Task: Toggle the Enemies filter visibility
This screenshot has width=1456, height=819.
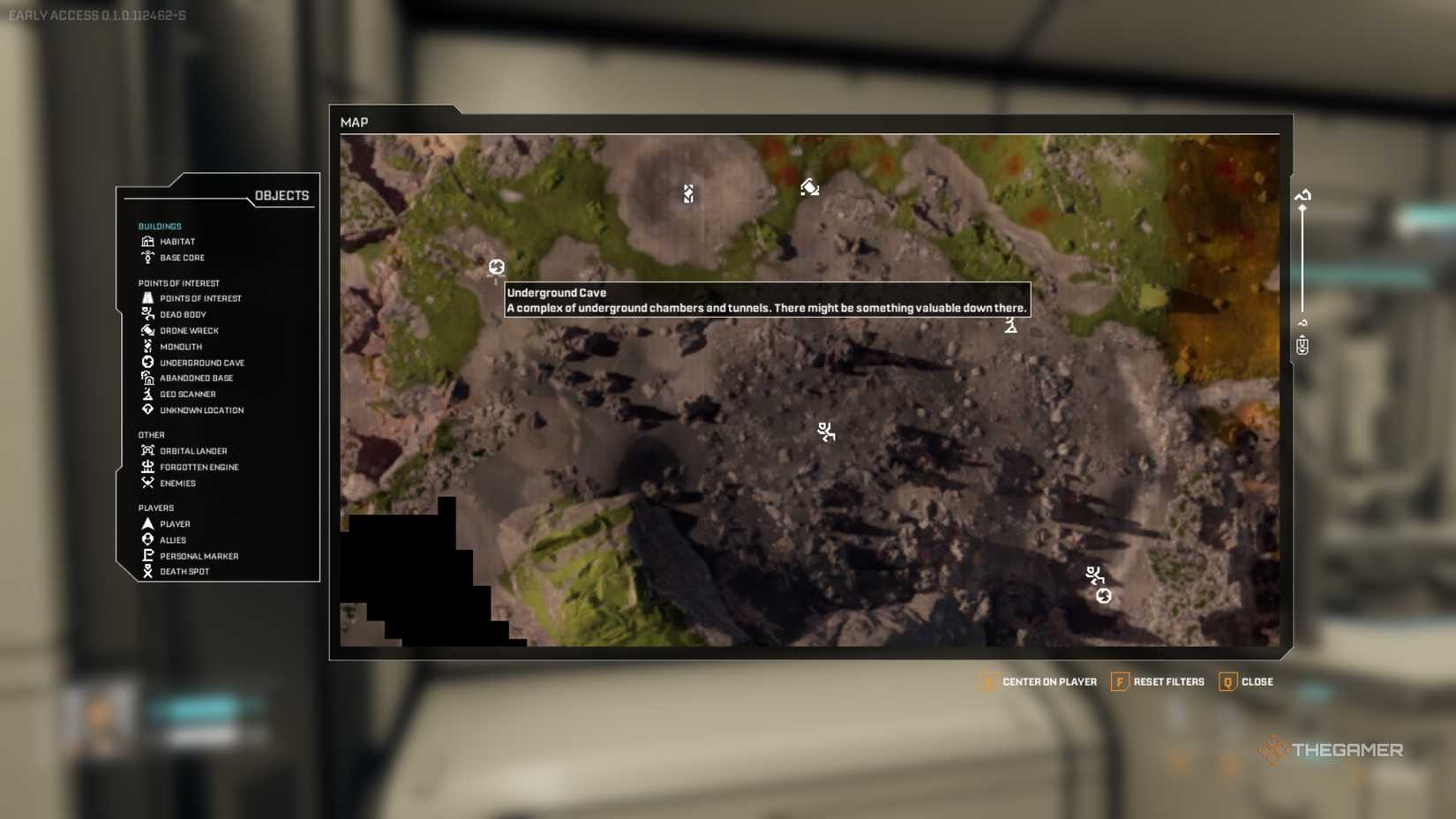Action: (x=149, y=483)
